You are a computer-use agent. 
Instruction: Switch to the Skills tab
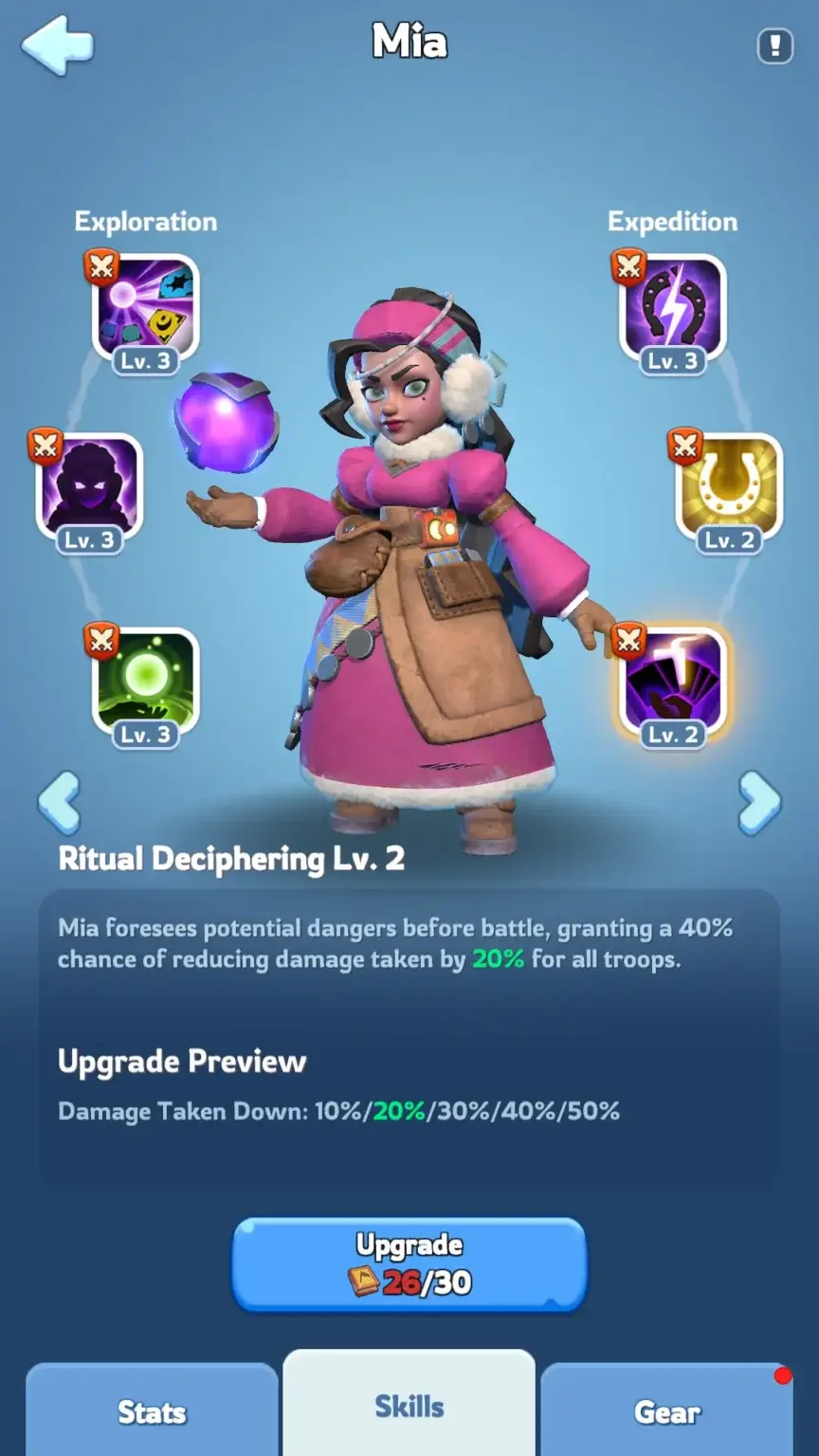409,1406
